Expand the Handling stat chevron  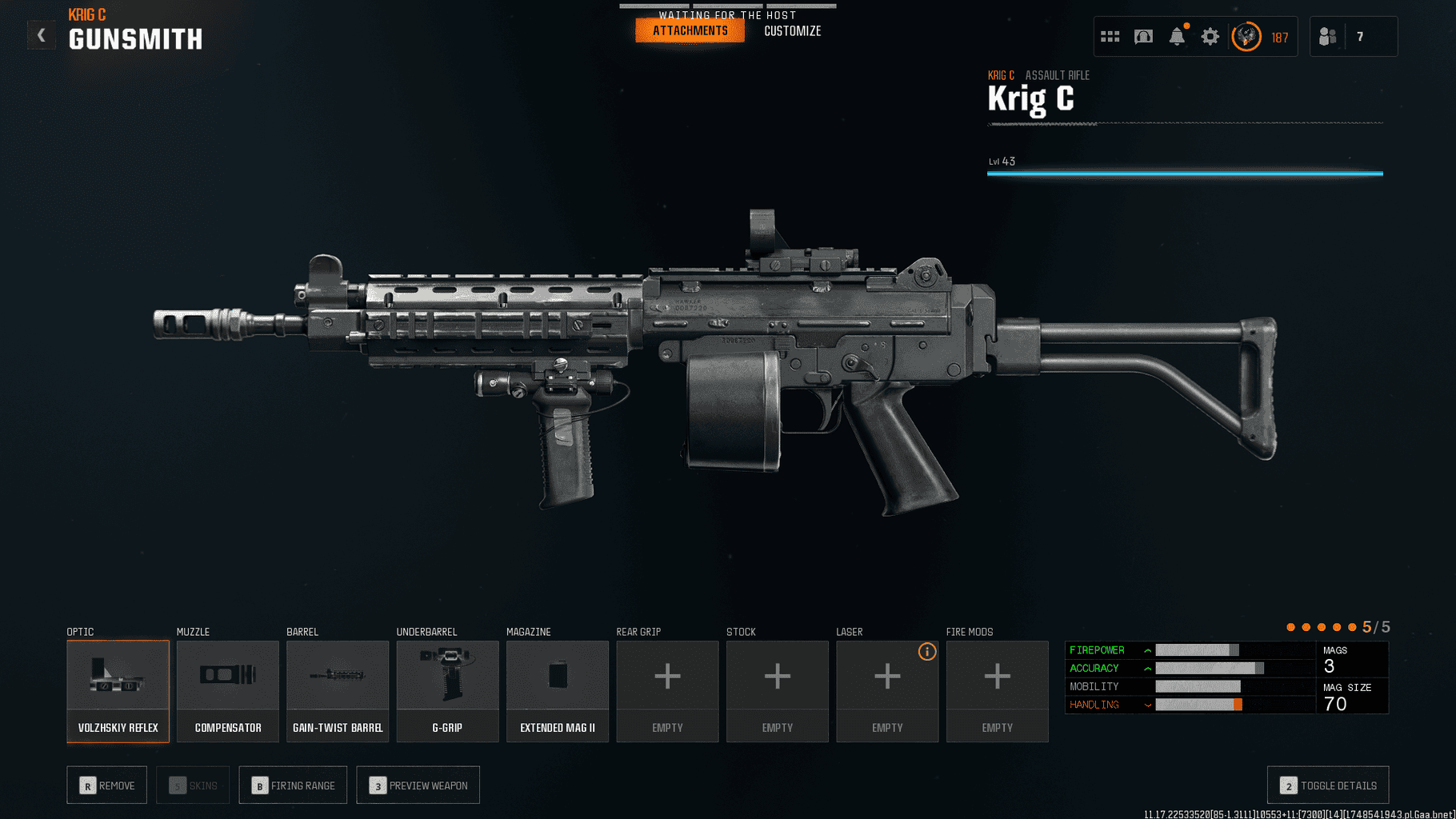click(1148, 705)
